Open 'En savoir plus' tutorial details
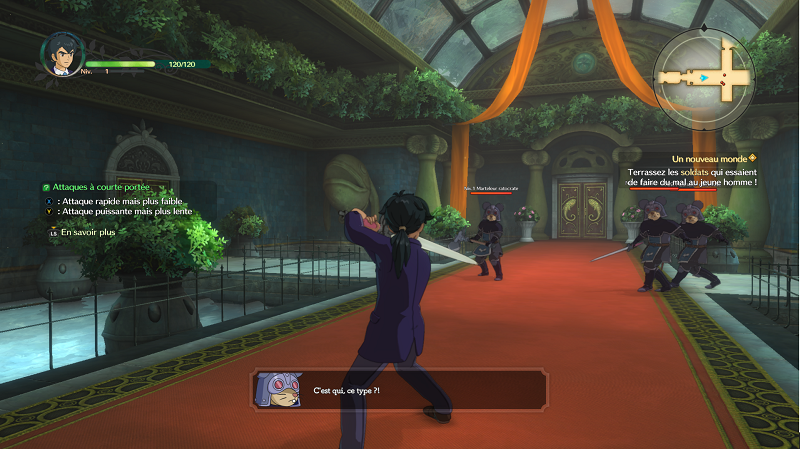This screenshot has width=800, height=449. tap(88, 232)
